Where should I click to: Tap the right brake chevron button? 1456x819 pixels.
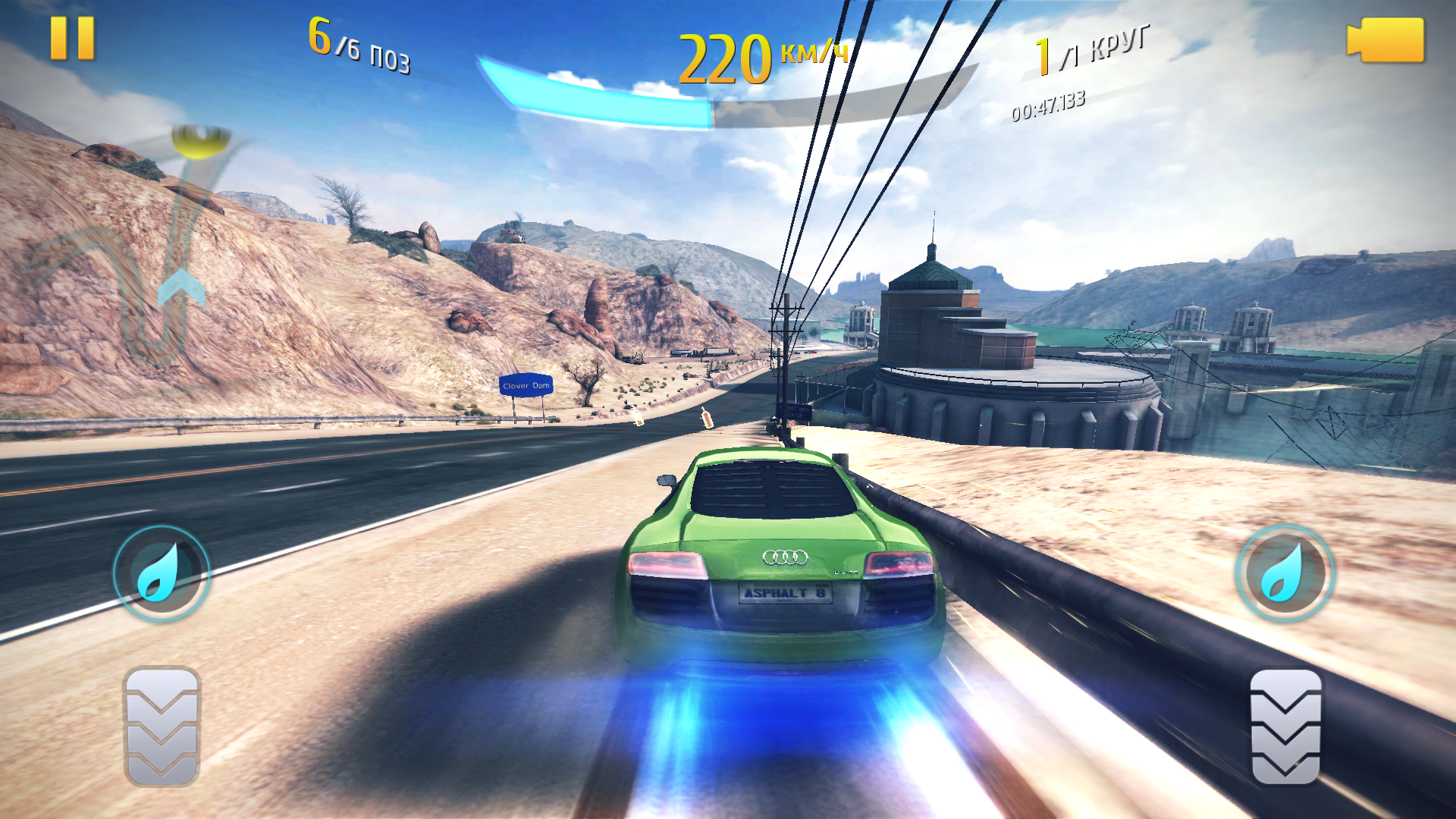pyautogui.click(x=1285, y=726)
